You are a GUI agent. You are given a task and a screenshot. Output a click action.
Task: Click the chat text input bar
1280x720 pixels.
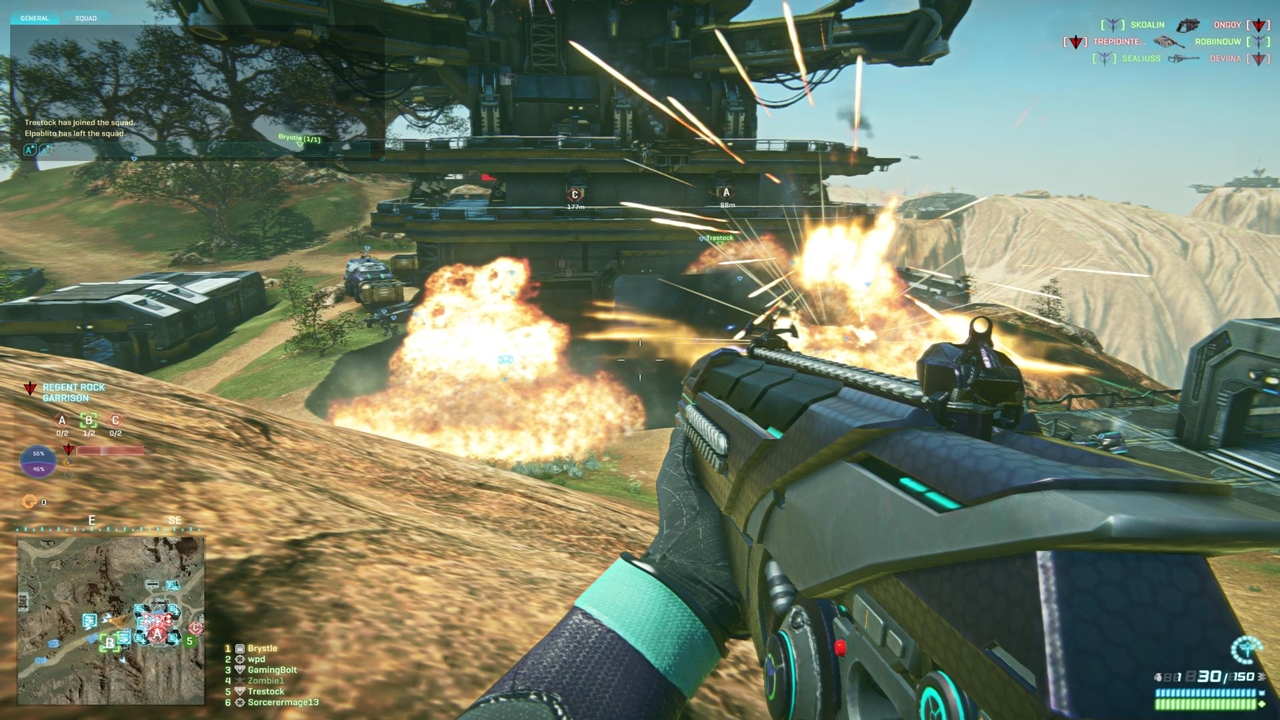(200, 150)
